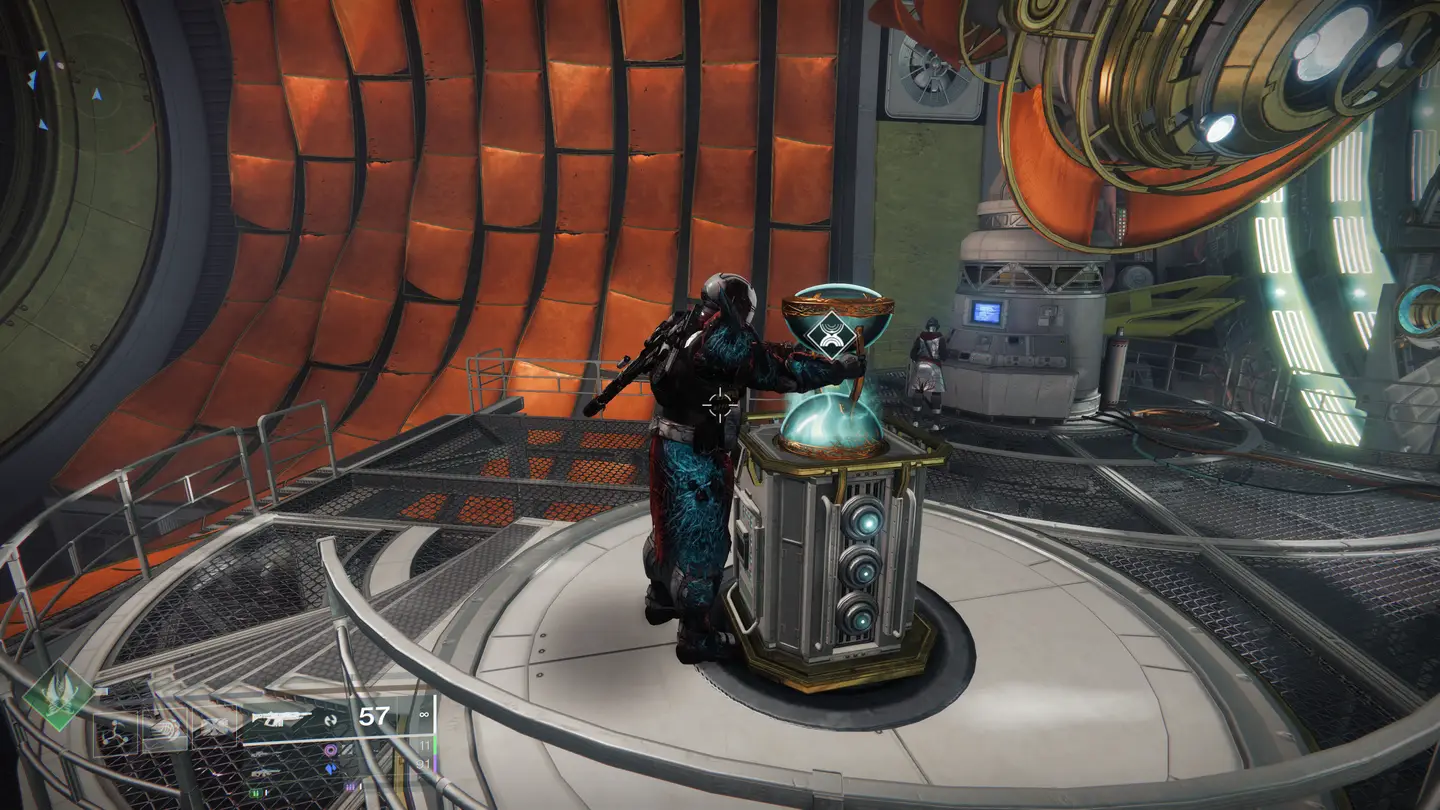1440x810 pixels.
Task: Click the class ability icon beside the melee slot
Action: click(214, 724)
